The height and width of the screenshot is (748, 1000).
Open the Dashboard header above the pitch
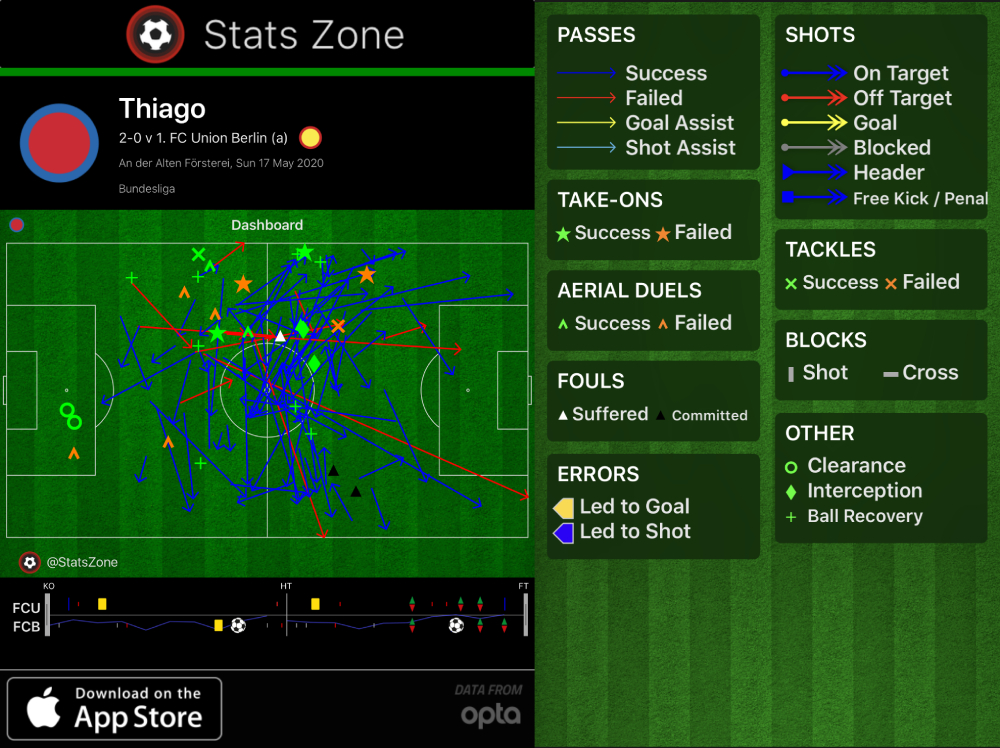[x=266, y=225]
